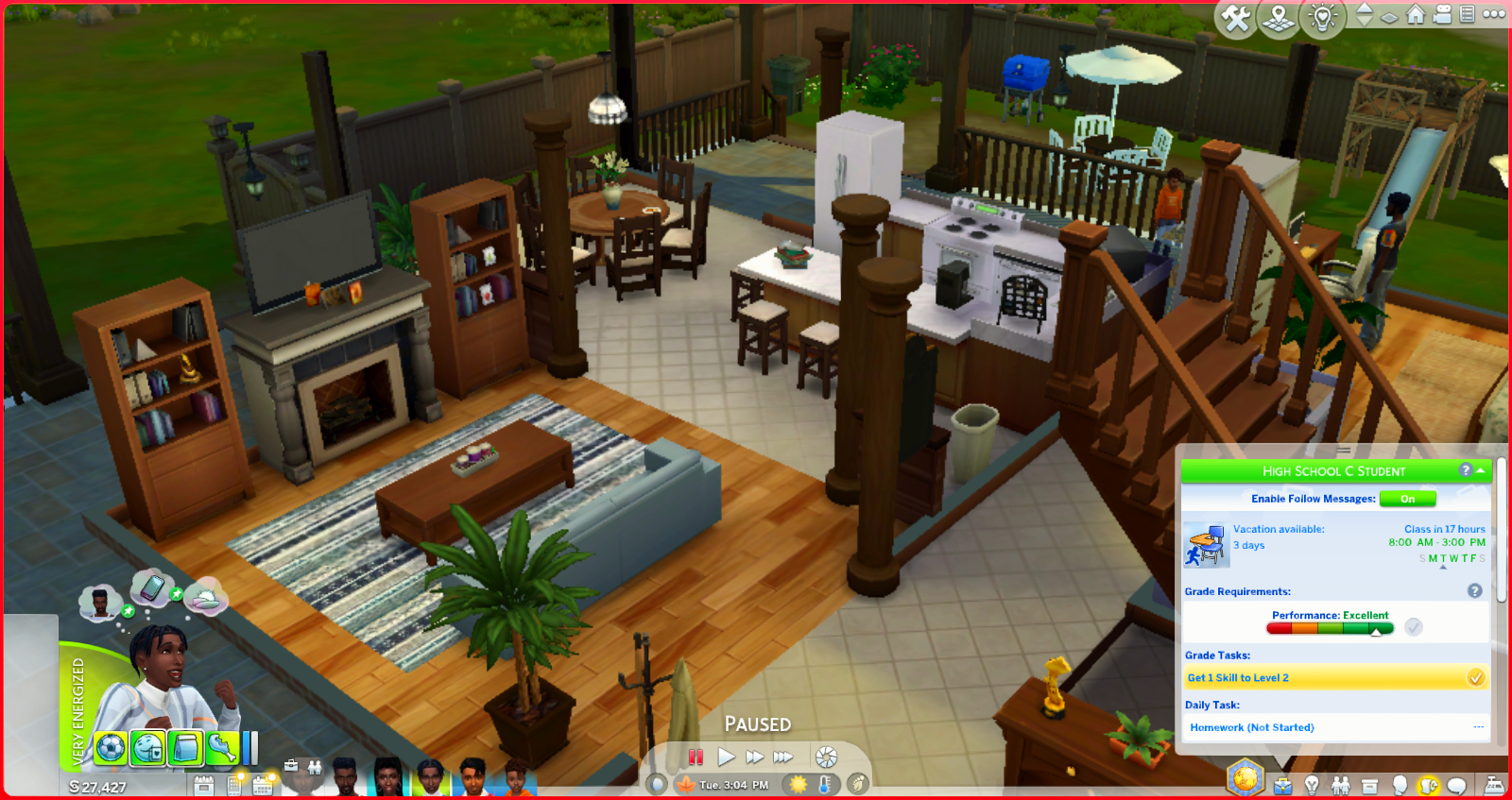Turn off the Enable Follow Messages toggle
The image size is (1512, 800).
coord(1408,499)
